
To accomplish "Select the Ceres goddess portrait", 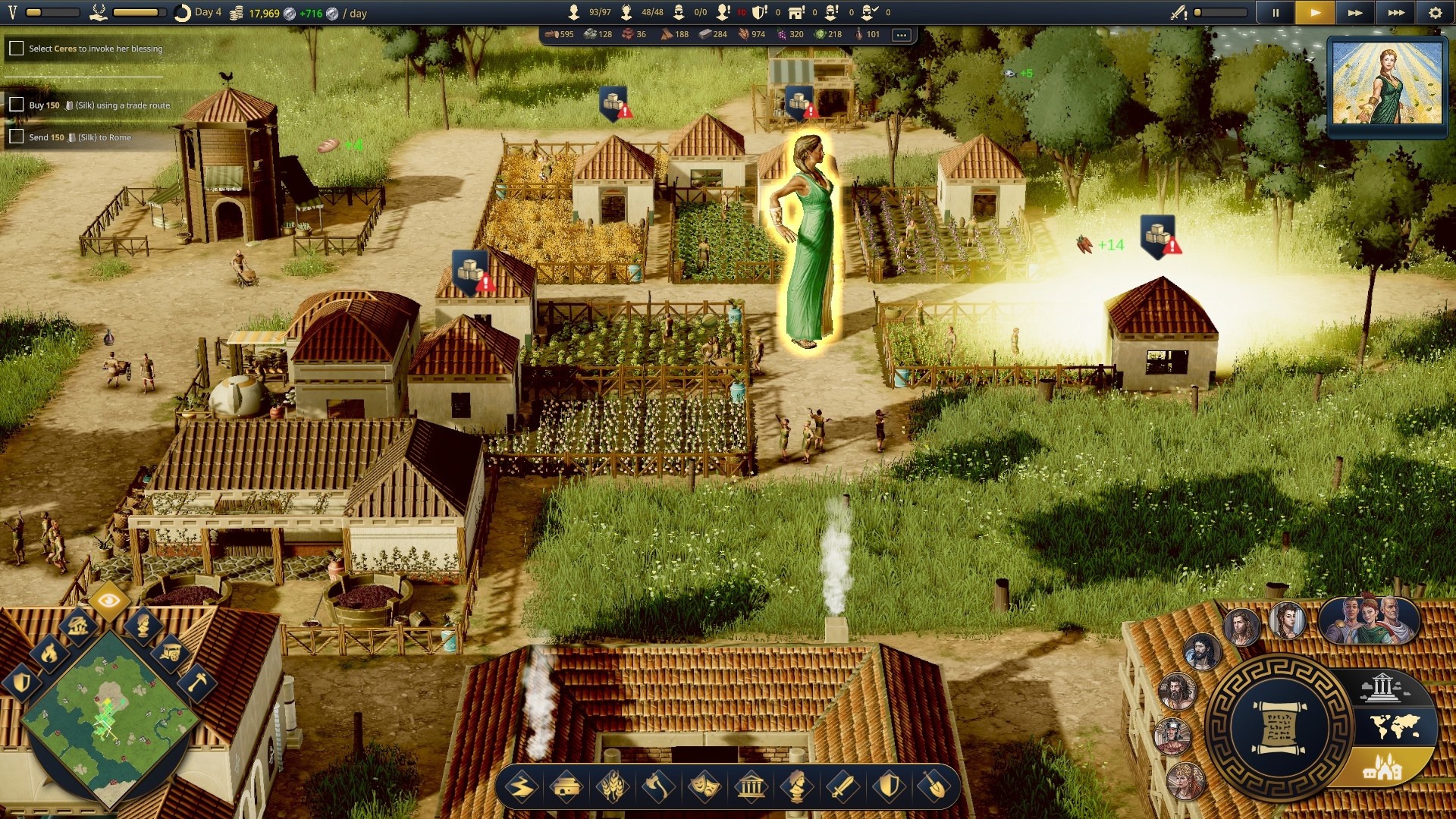I will pos(1387,82).
